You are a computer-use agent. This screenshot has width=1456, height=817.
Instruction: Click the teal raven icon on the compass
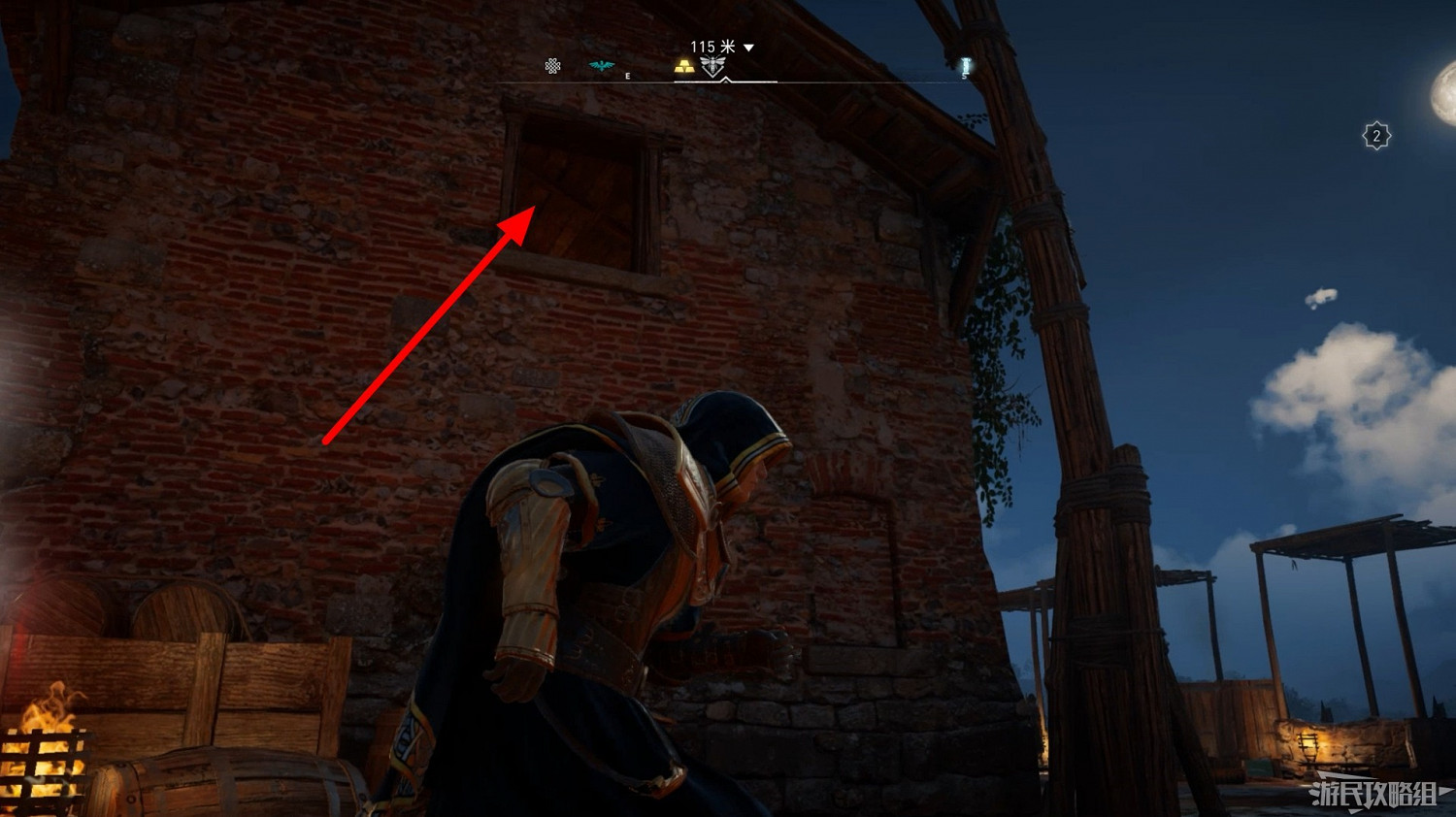click(x=600, y=65)
